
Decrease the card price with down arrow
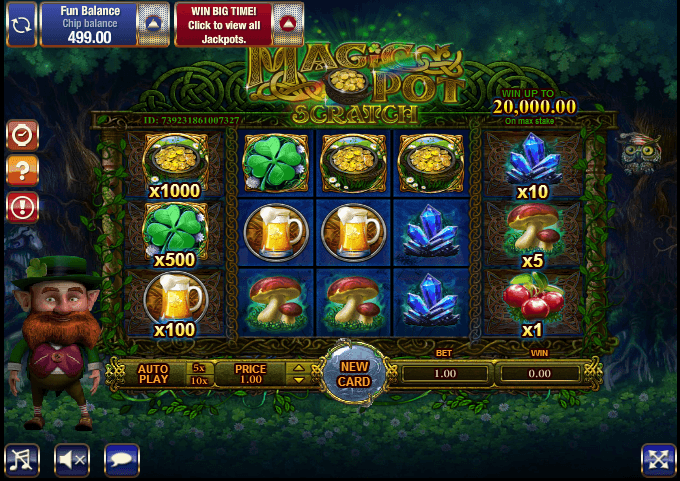296,380
